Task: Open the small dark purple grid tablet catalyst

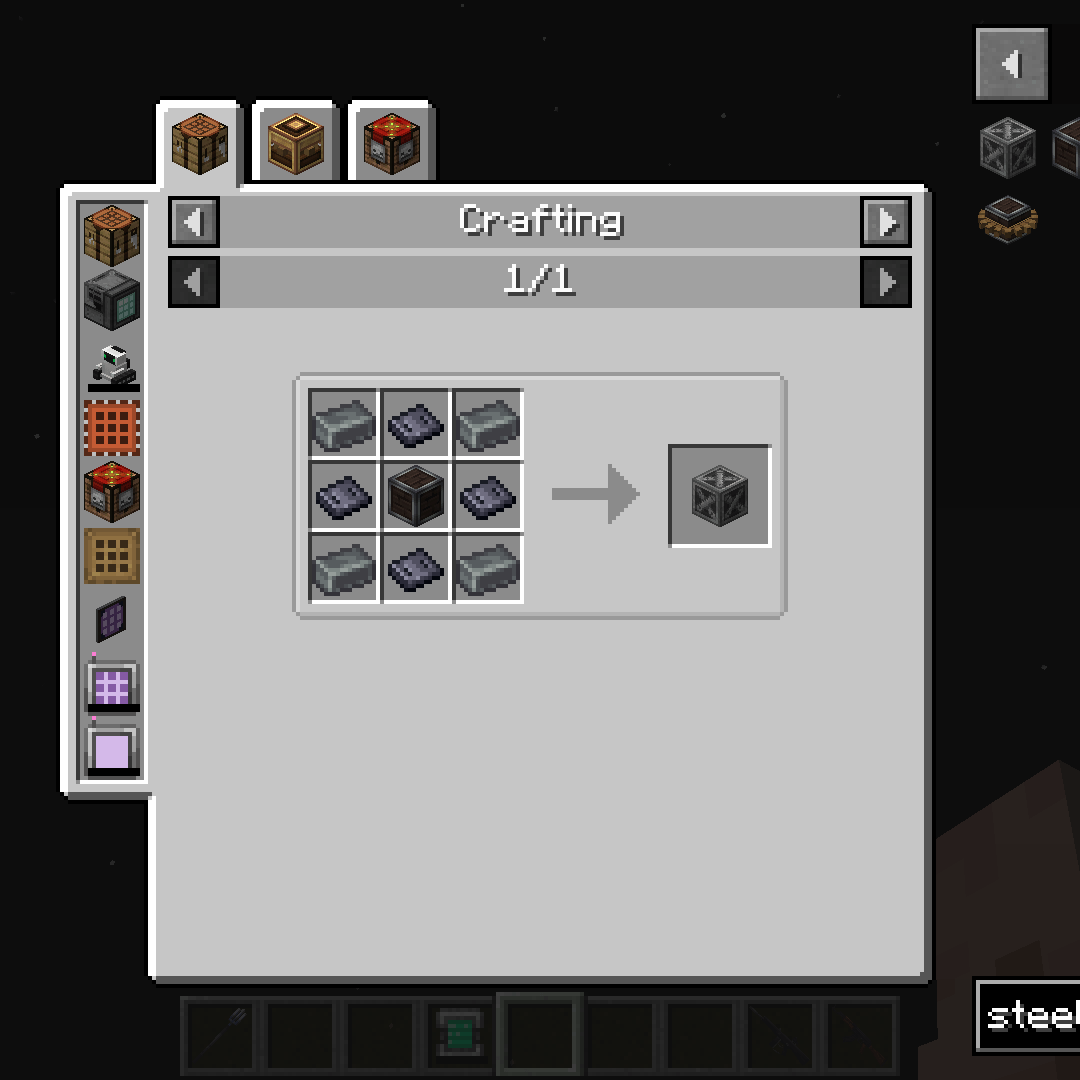Action: pos(112,620)
